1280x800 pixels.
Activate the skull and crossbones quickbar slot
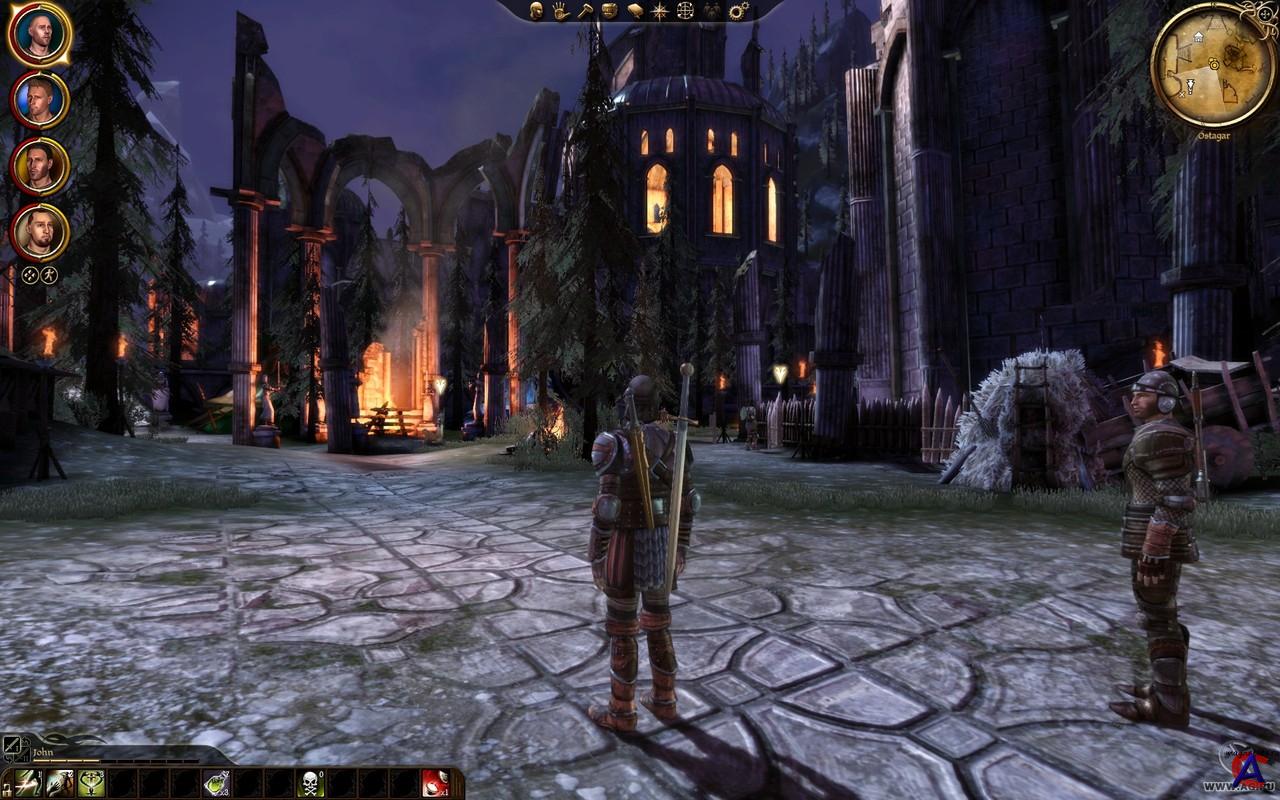click(x=310, y=783)
